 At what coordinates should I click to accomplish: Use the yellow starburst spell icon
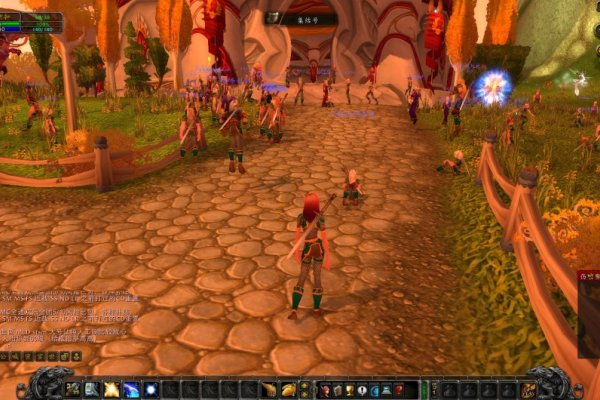(x=112, y=390)
